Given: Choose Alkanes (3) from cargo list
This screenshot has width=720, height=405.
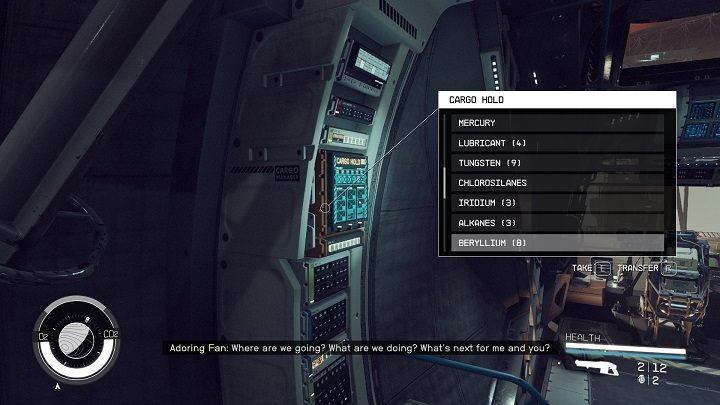Looking at the screenshot, I should point(557,223).
